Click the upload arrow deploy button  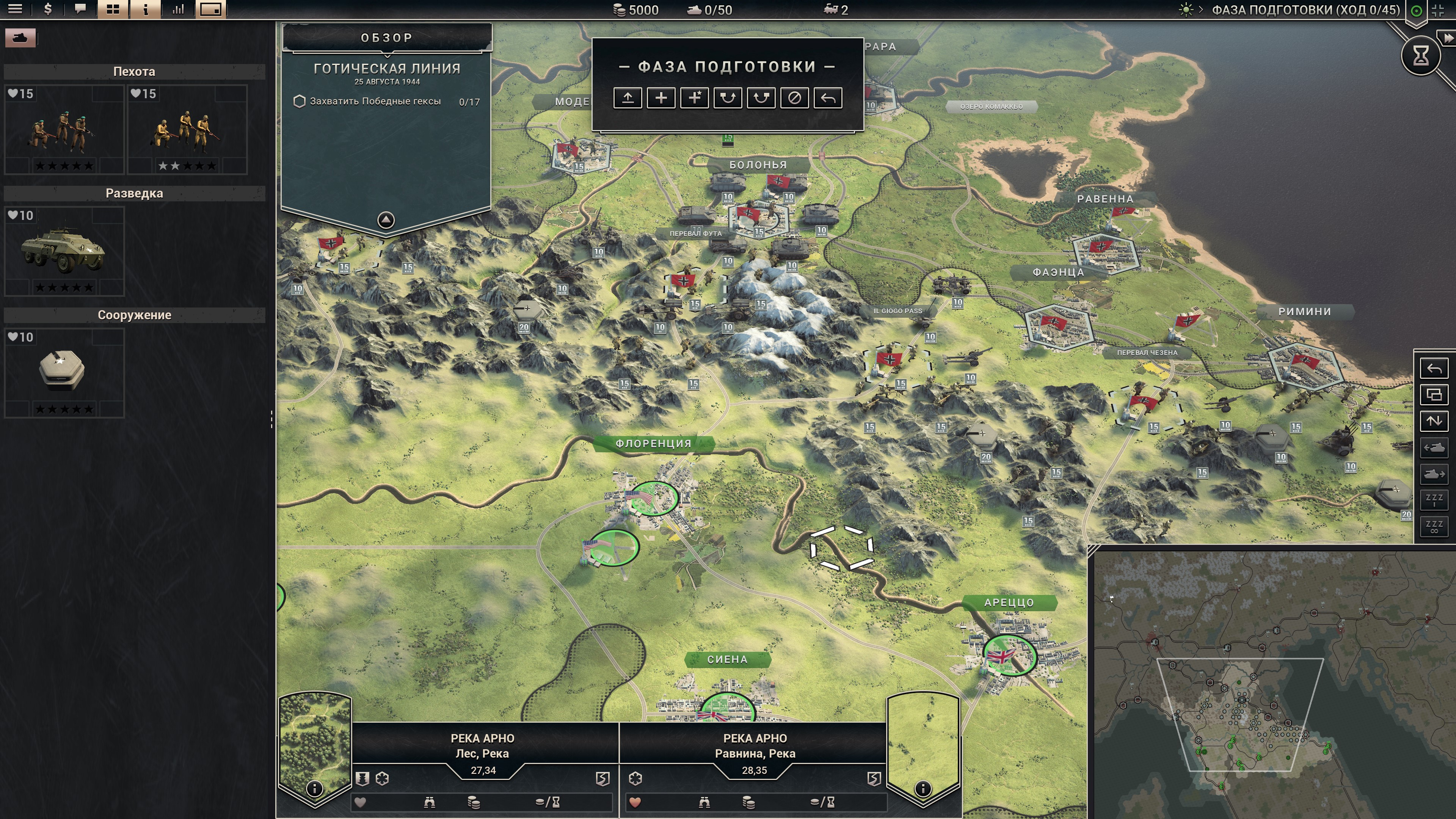[628, 98]
